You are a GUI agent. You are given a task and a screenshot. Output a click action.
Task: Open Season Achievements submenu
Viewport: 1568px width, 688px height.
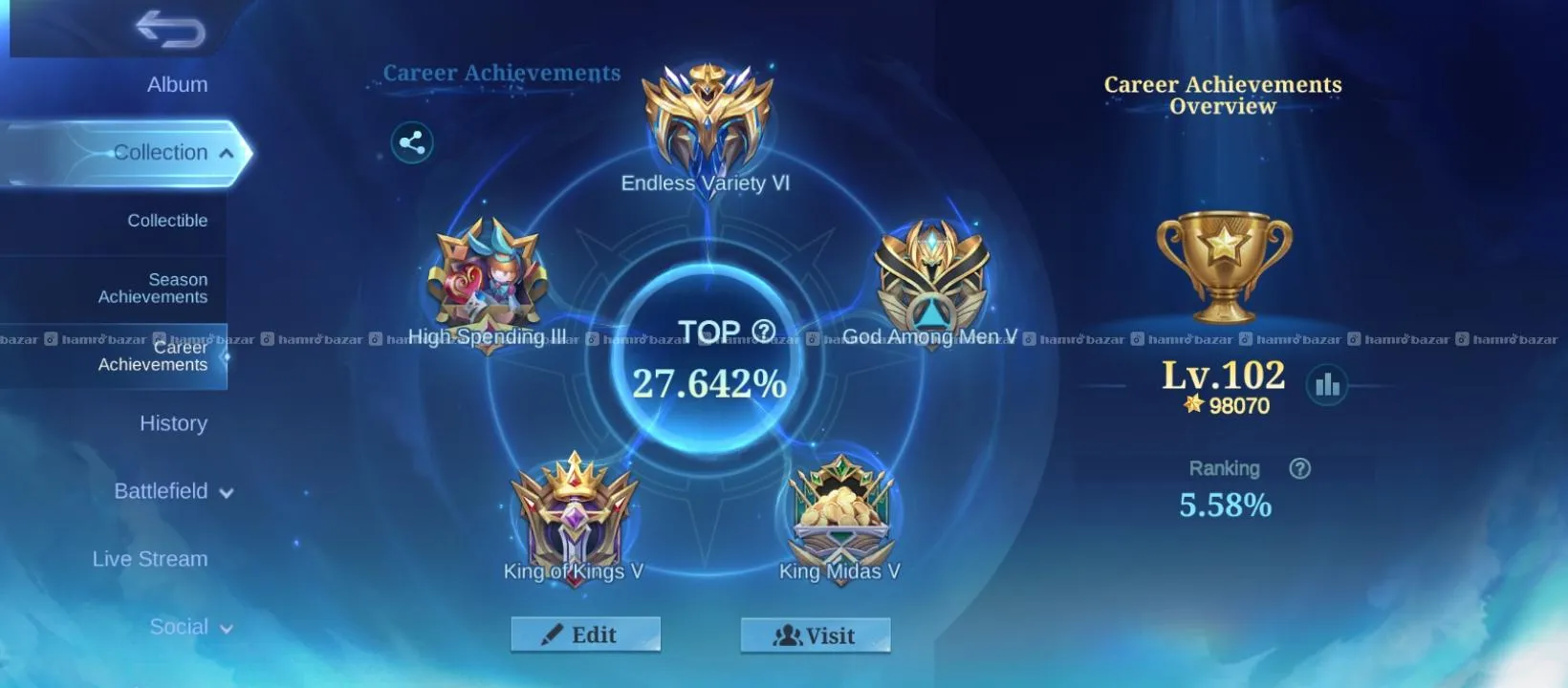pos(153,288)
